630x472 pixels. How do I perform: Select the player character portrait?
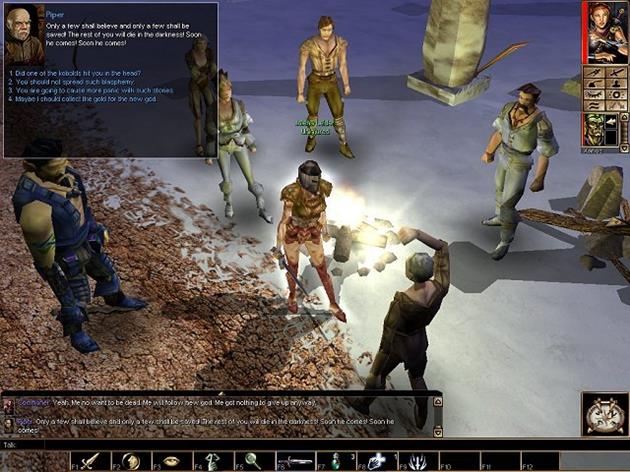click(x=607, y=32)
